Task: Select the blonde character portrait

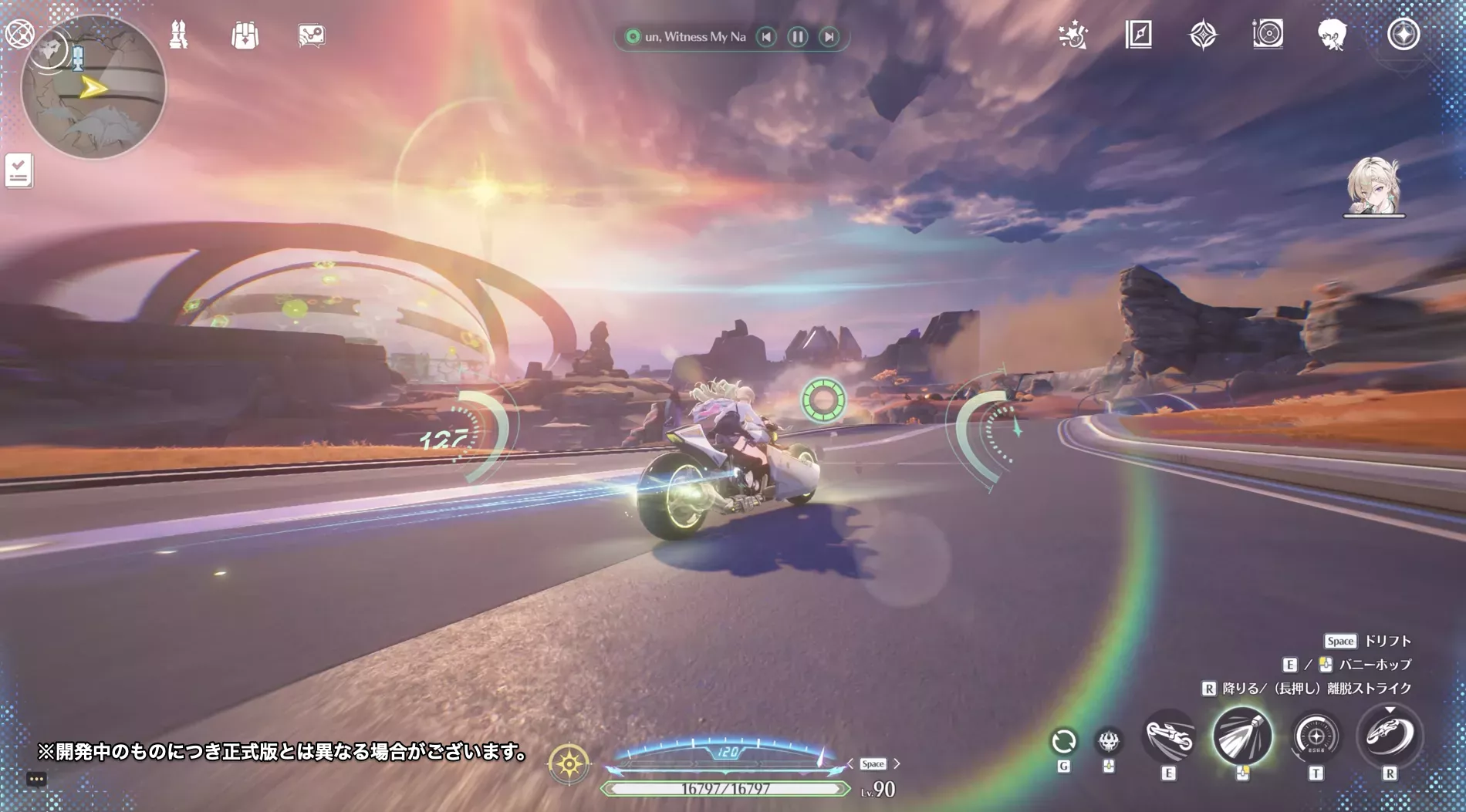Action: click(x=1373, y=186)
